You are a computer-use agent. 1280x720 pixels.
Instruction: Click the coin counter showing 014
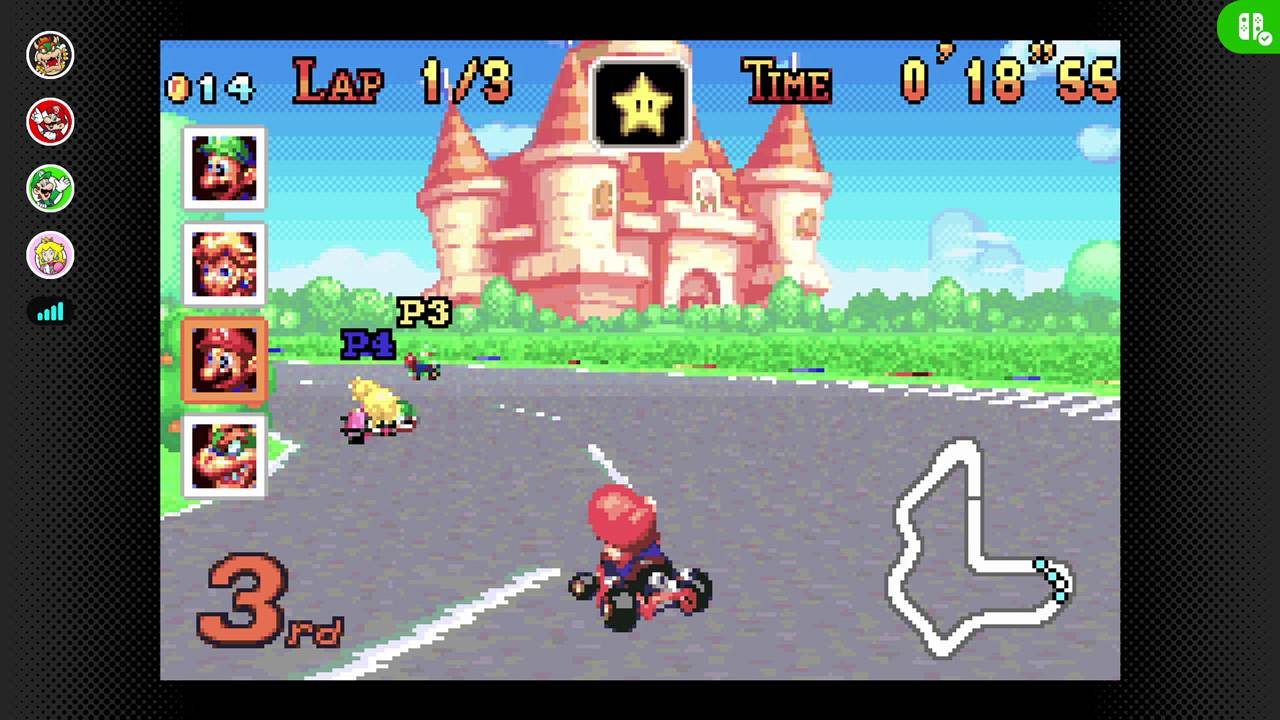208,88
